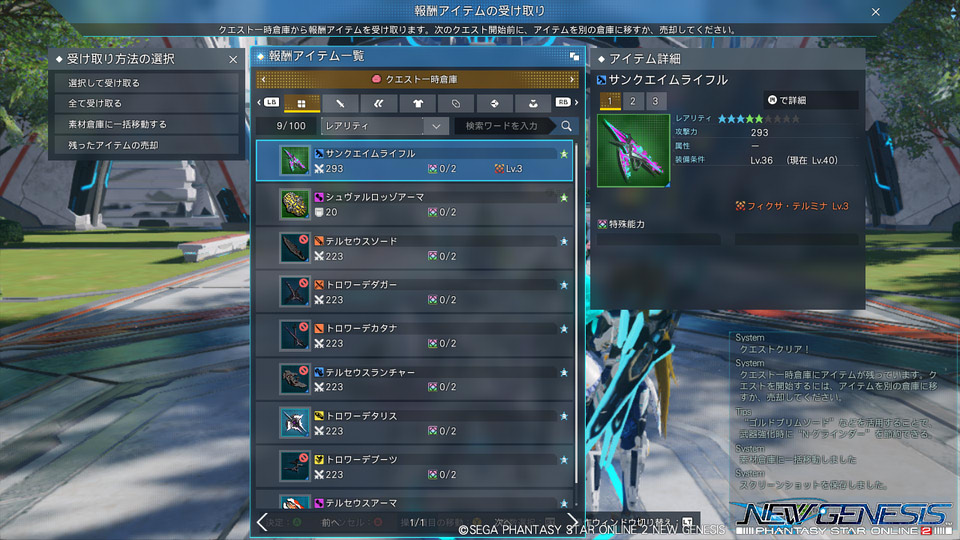Close the 受け取り方法の選択 panel
This screenshot has width=960, height=540.
(233, 60)
